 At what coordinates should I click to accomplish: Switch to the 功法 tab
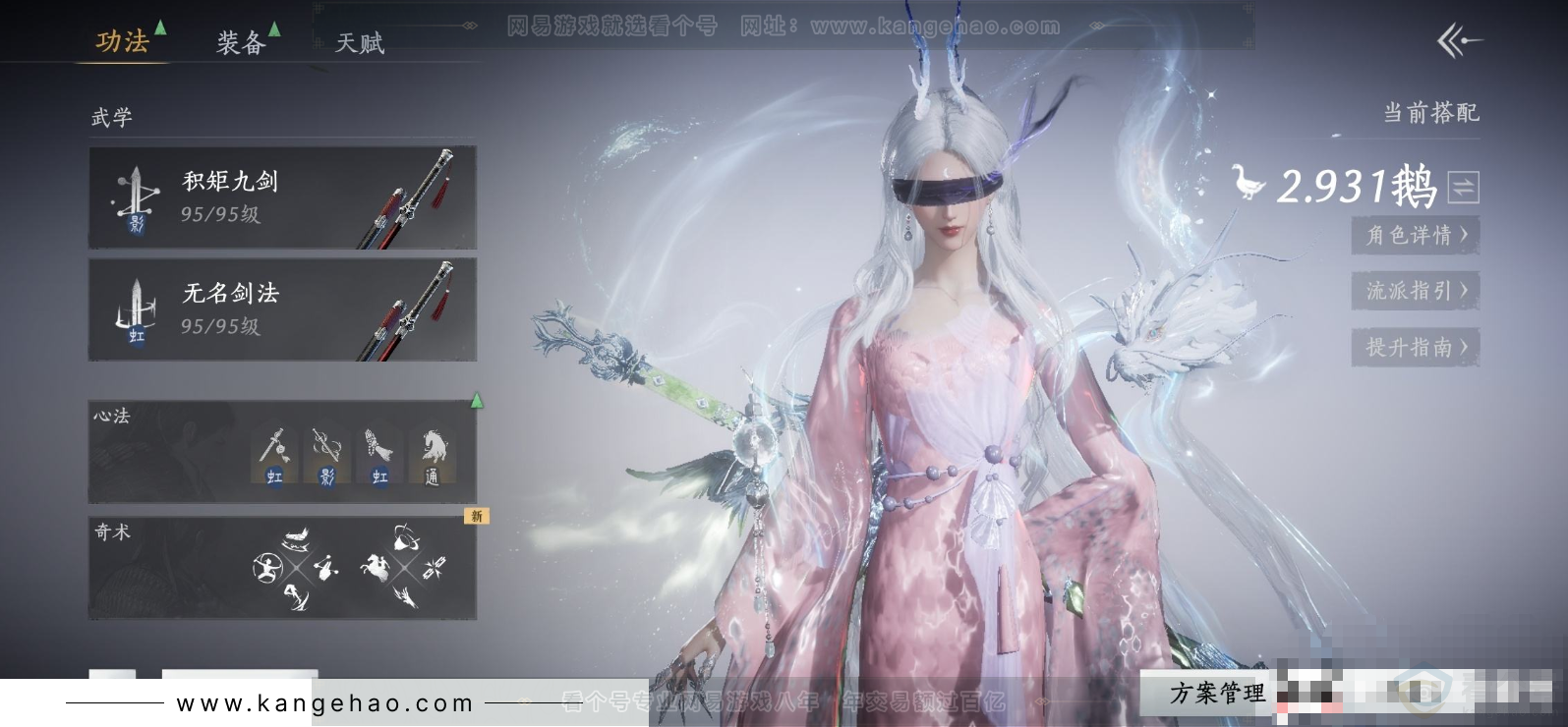123,41
